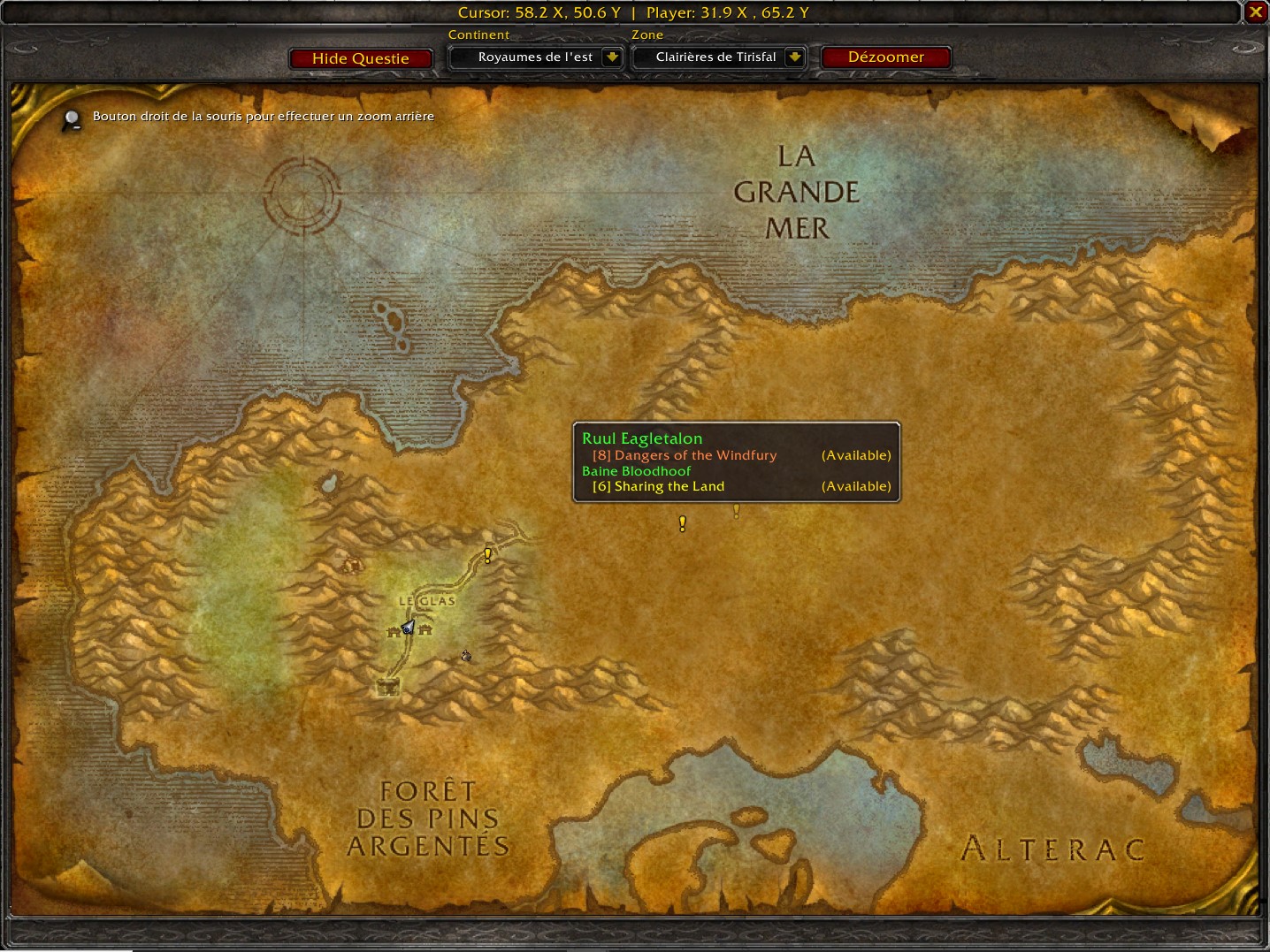
Task: Click the zoom-out magnifying glass icon
Action: [x=71, y=116]
